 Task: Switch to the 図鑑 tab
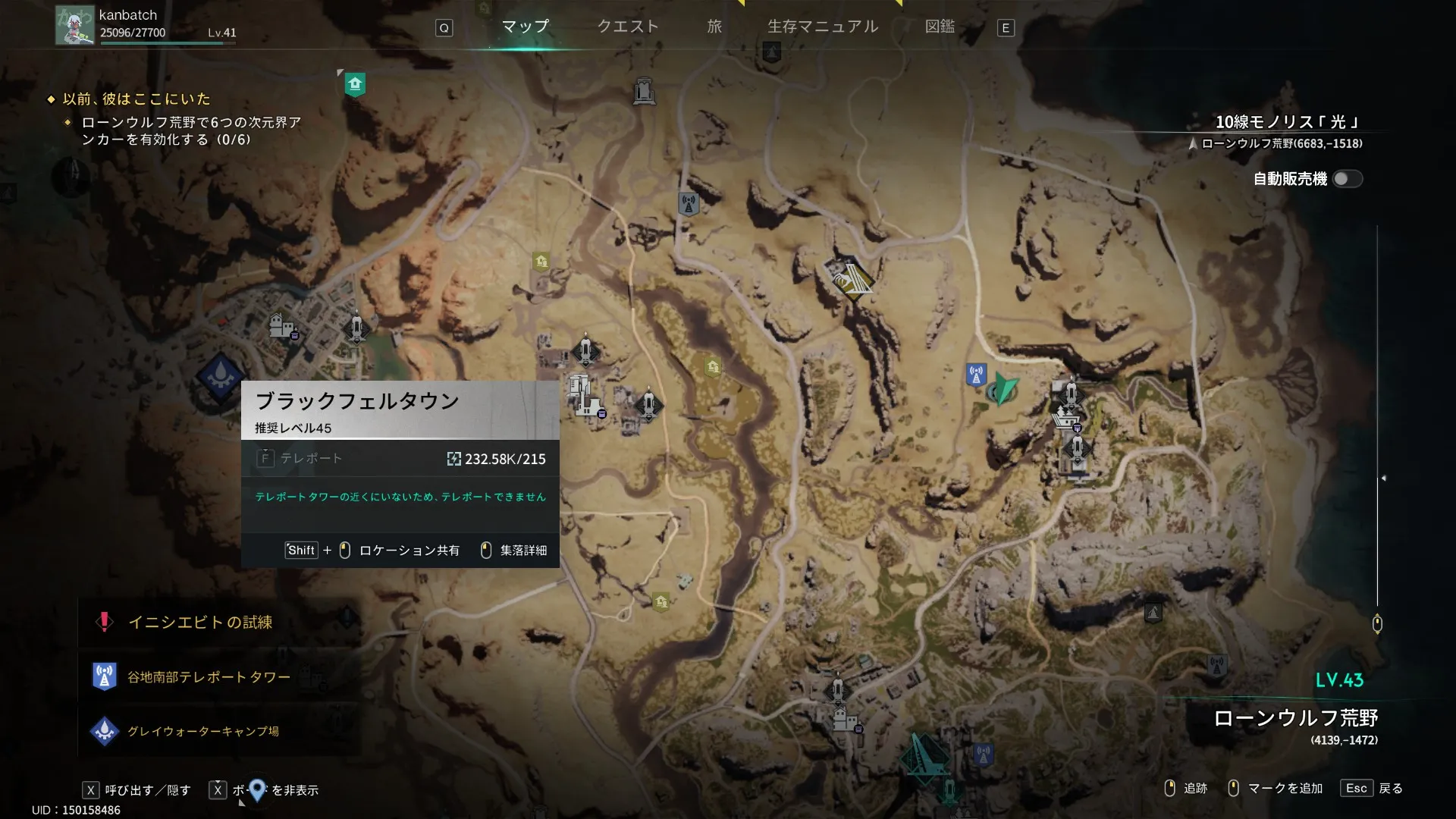click(940, 27)
